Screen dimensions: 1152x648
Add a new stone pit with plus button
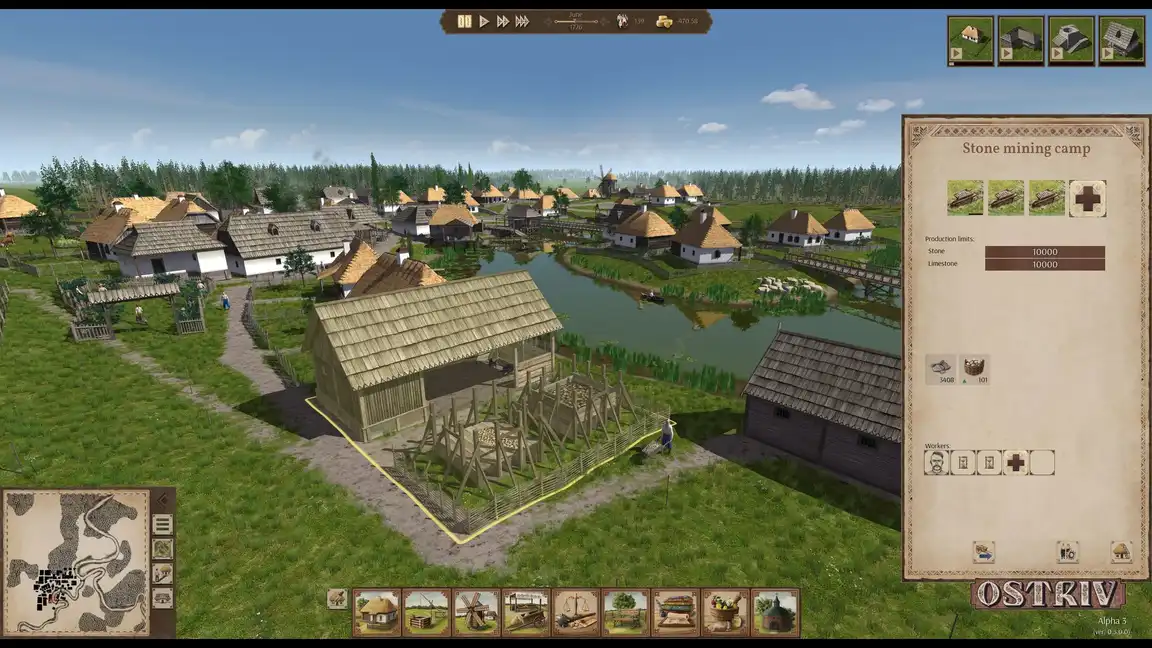[x=1087, y=198]
